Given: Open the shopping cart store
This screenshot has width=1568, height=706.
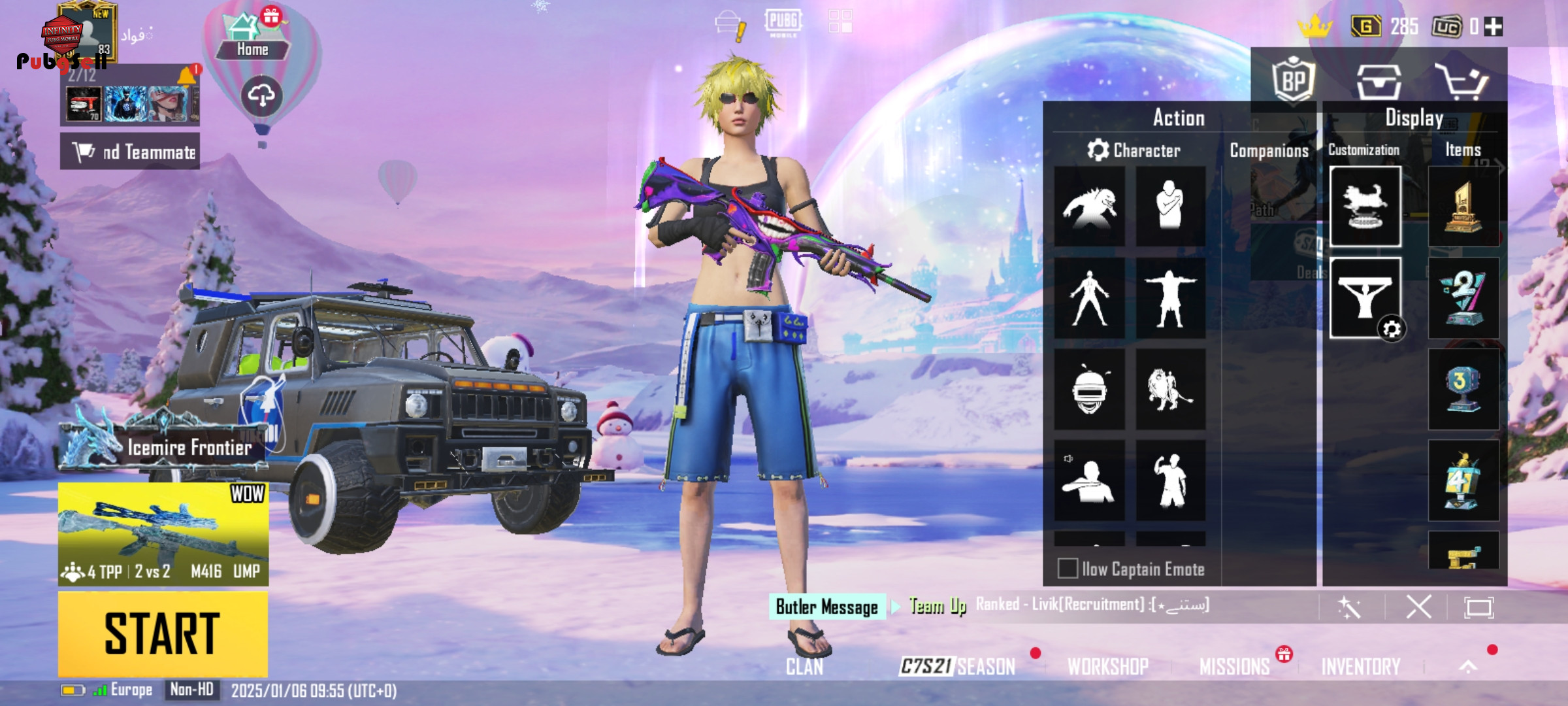Looking at the screenshot, I should click(x=1461, y=81).
